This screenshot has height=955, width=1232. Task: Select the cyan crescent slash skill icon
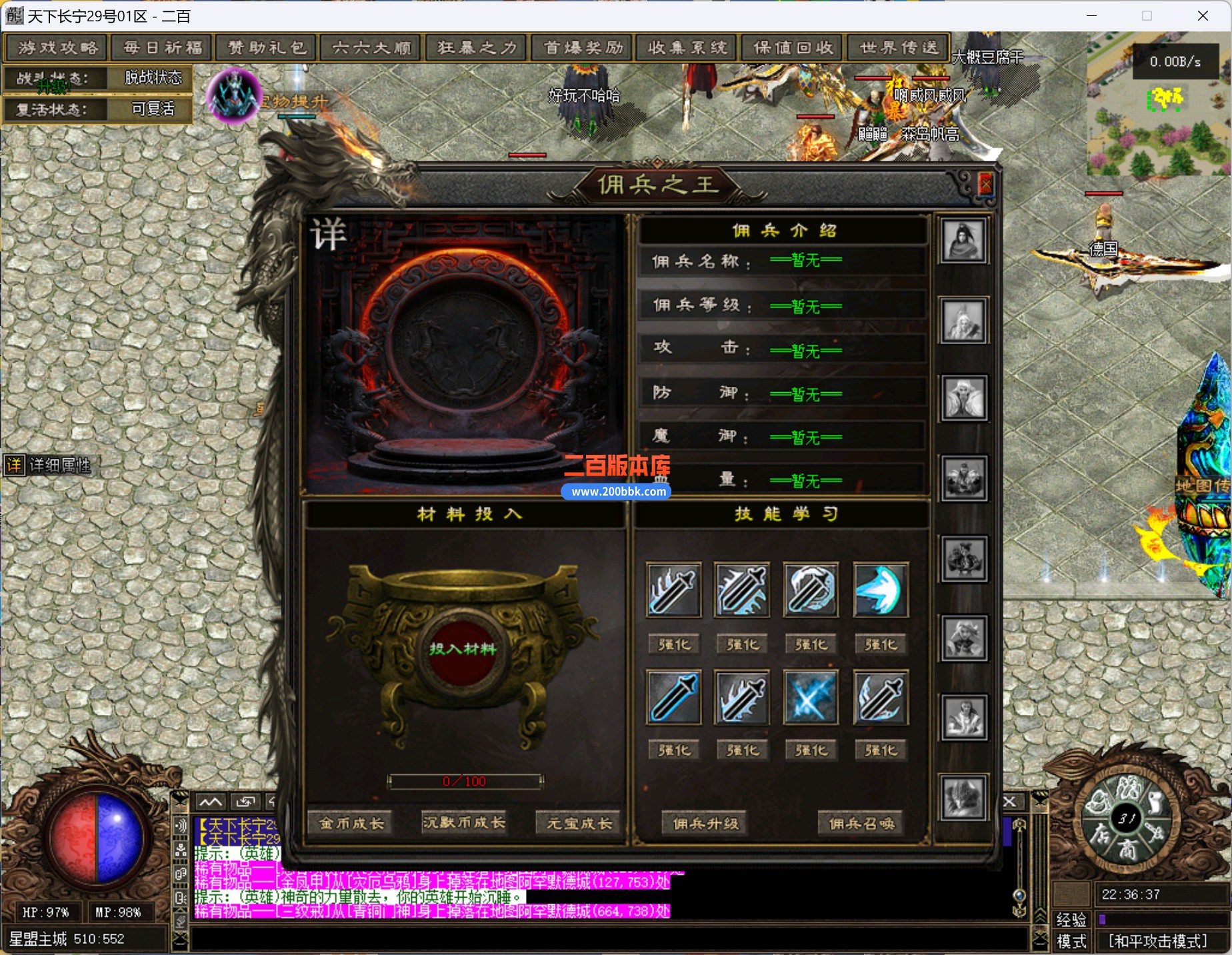click(x=880, y=590)
